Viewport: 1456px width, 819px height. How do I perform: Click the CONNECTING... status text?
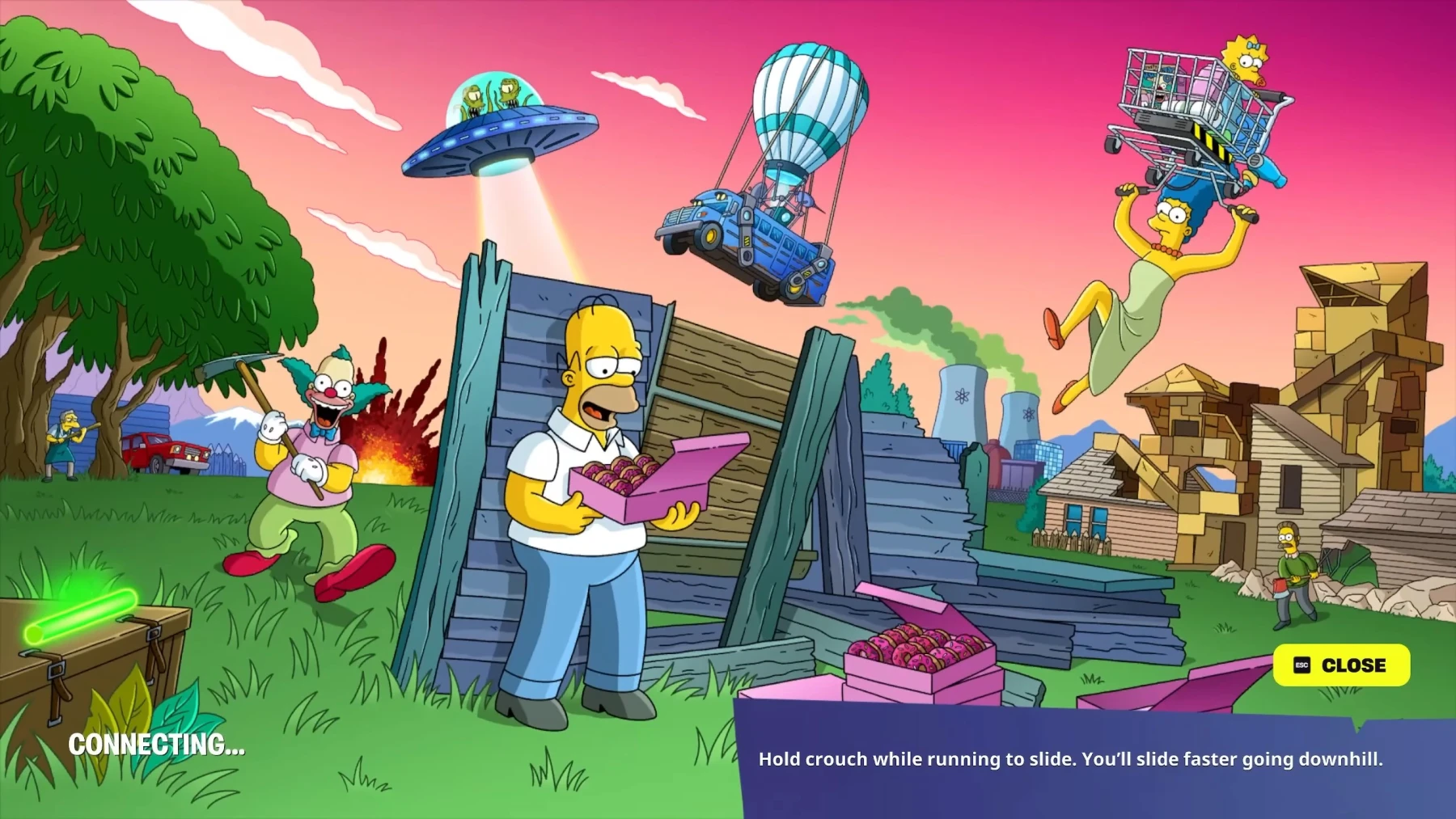pyautogui.click(x=156, y=745)
